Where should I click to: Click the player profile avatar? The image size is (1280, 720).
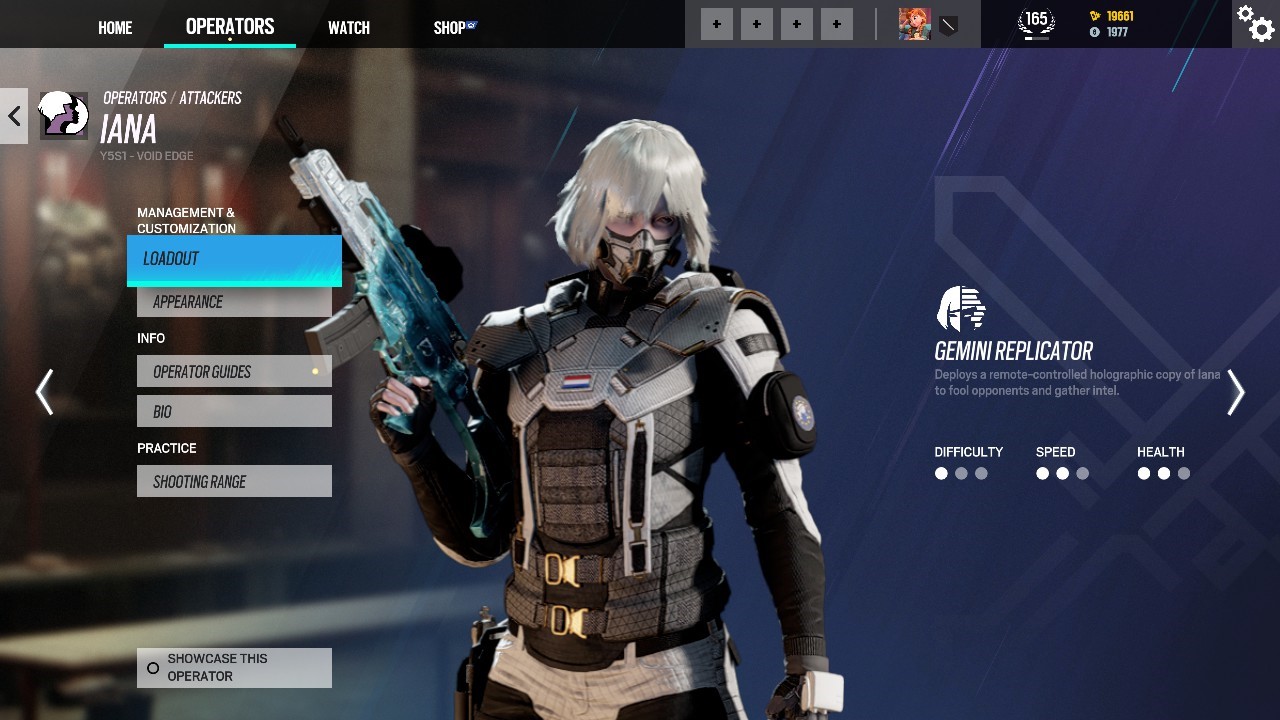(914, 24)
